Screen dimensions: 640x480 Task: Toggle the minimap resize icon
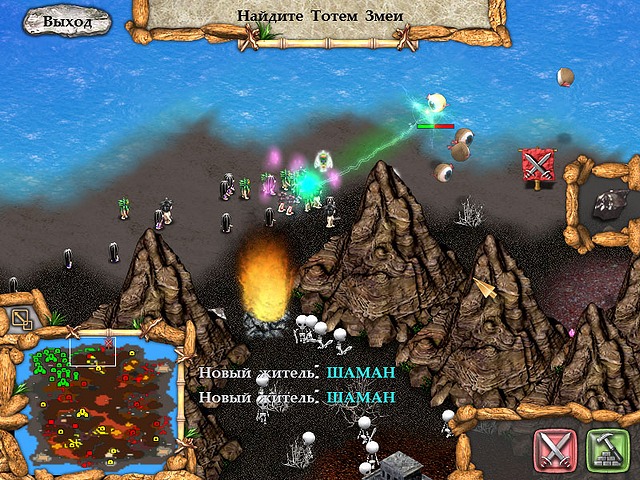[21, 320]
